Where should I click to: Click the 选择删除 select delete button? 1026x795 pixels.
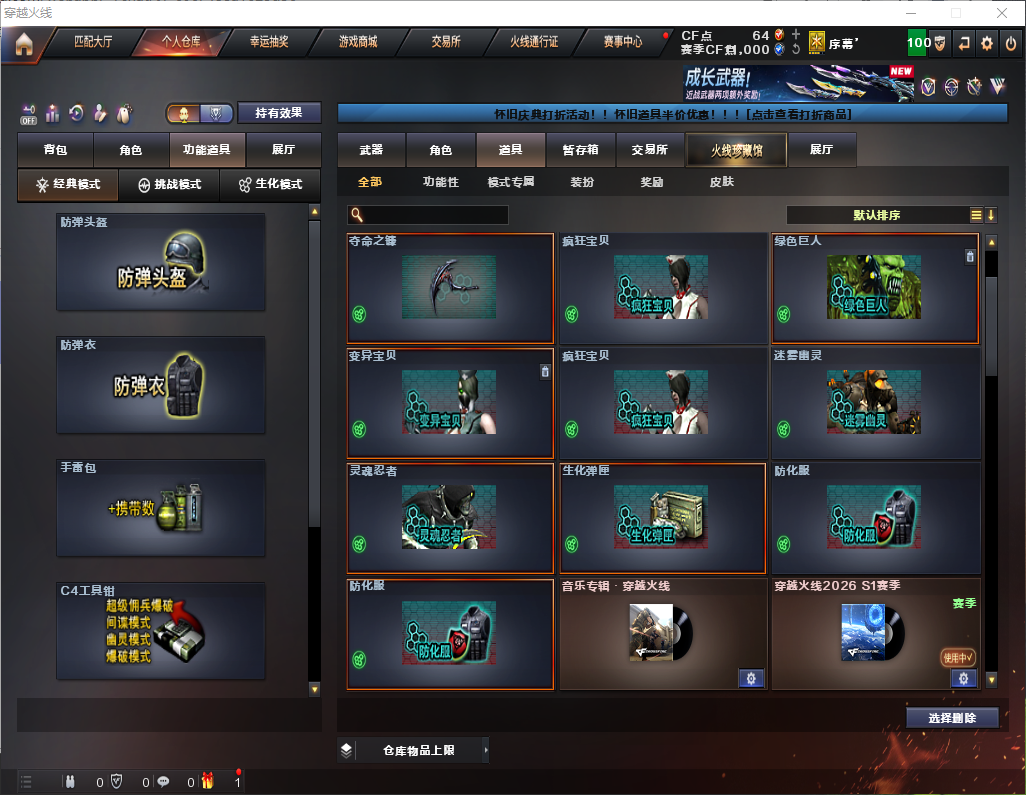point(952,718)
